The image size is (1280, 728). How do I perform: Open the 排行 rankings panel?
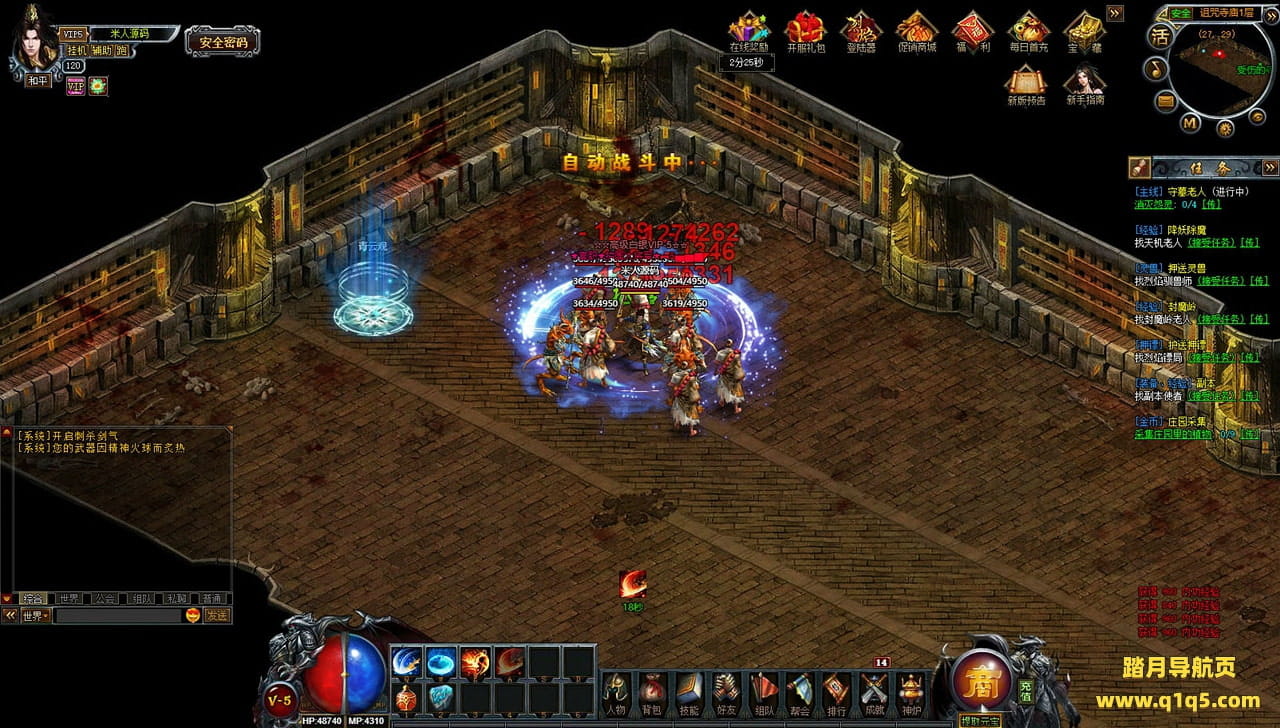pos(836,692)
